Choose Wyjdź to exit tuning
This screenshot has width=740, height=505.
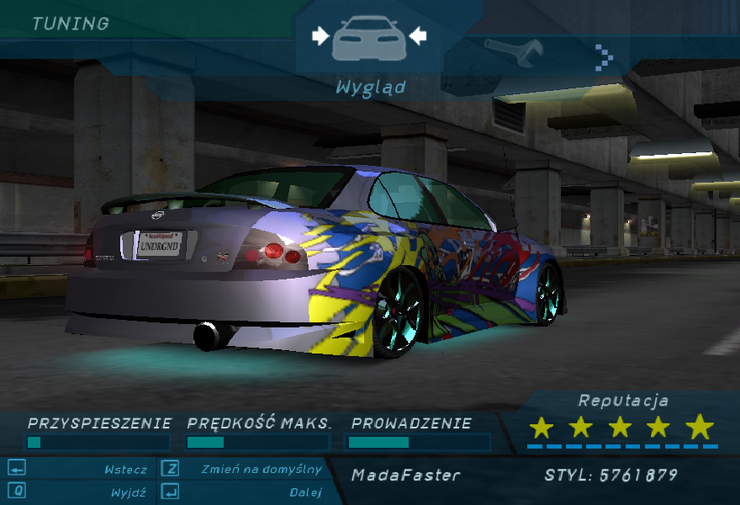coord(130,492)
